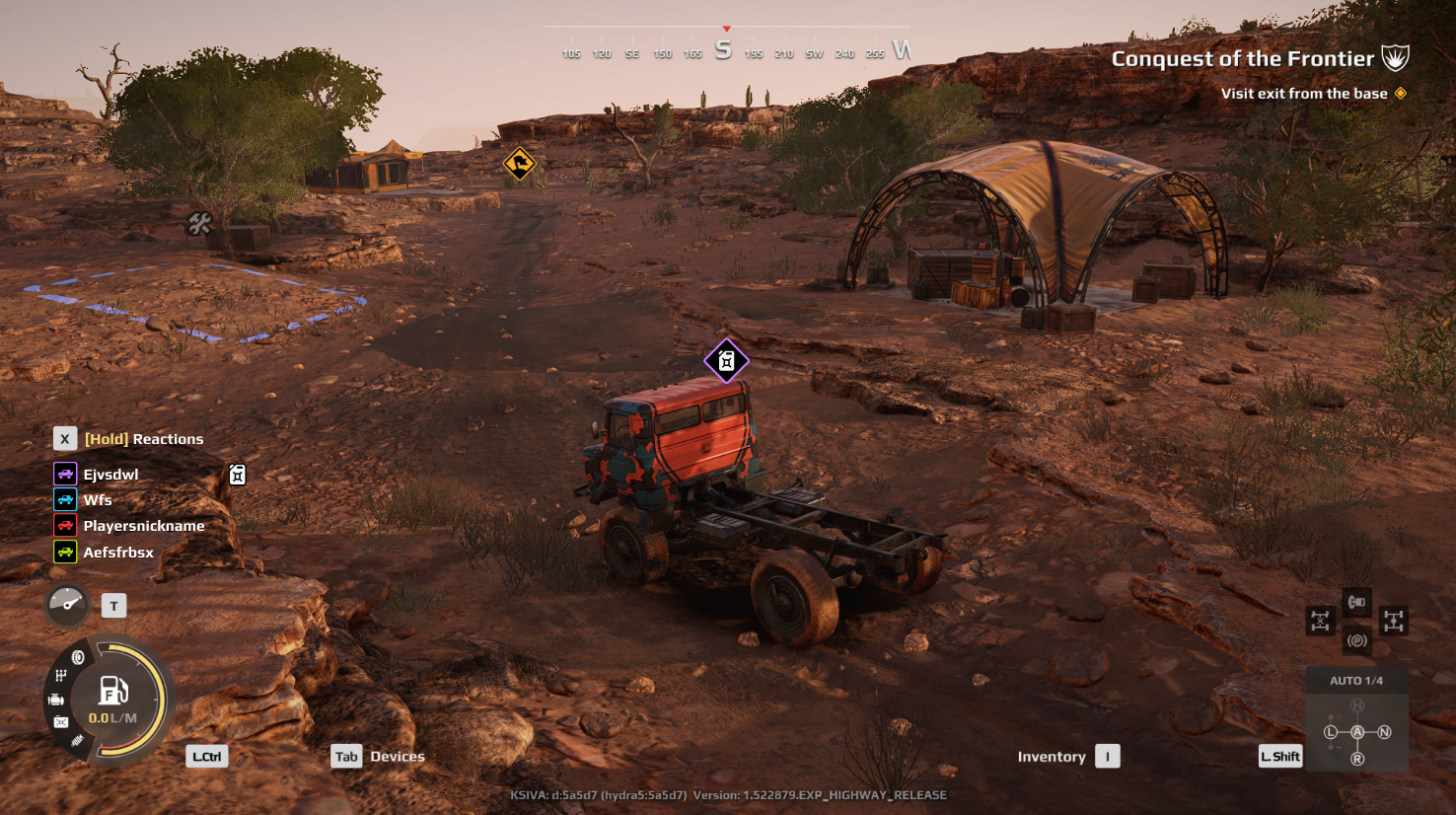
Task: Shift the gearbox to Reverse (R)
Action: (1357, 759)
